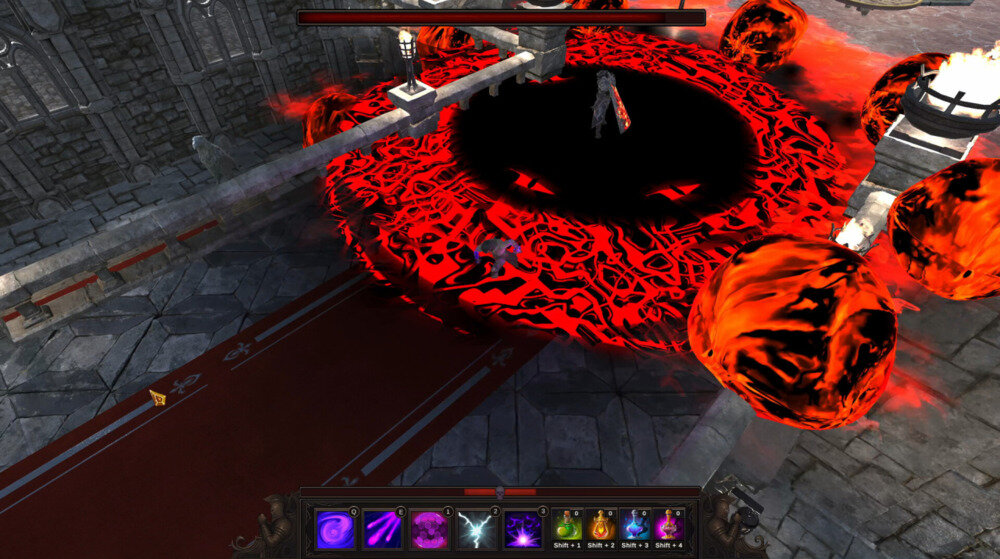
Task: Activate the purple swirl vortex ability
Action: pyautogui.click(x=335, y=529)
